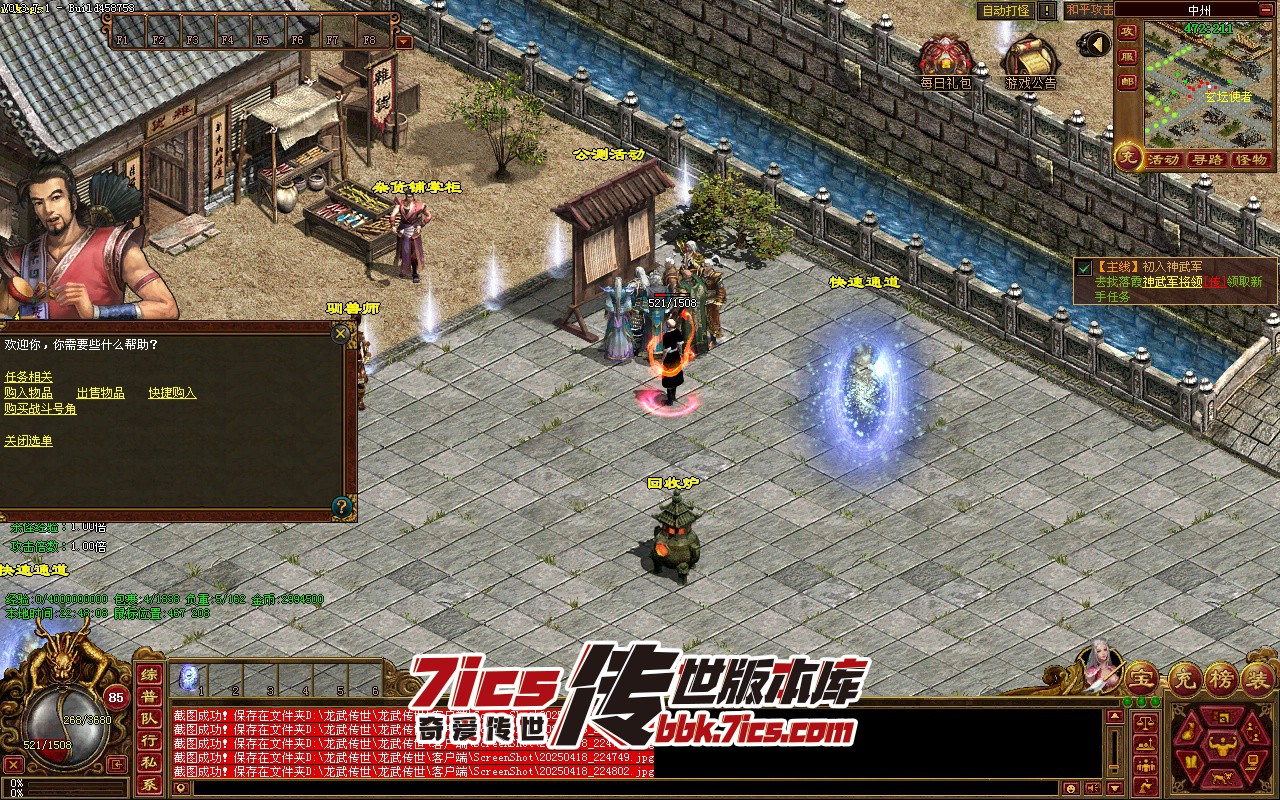
Task: Open the 榜 ranking button
Action: point(1220,679)
